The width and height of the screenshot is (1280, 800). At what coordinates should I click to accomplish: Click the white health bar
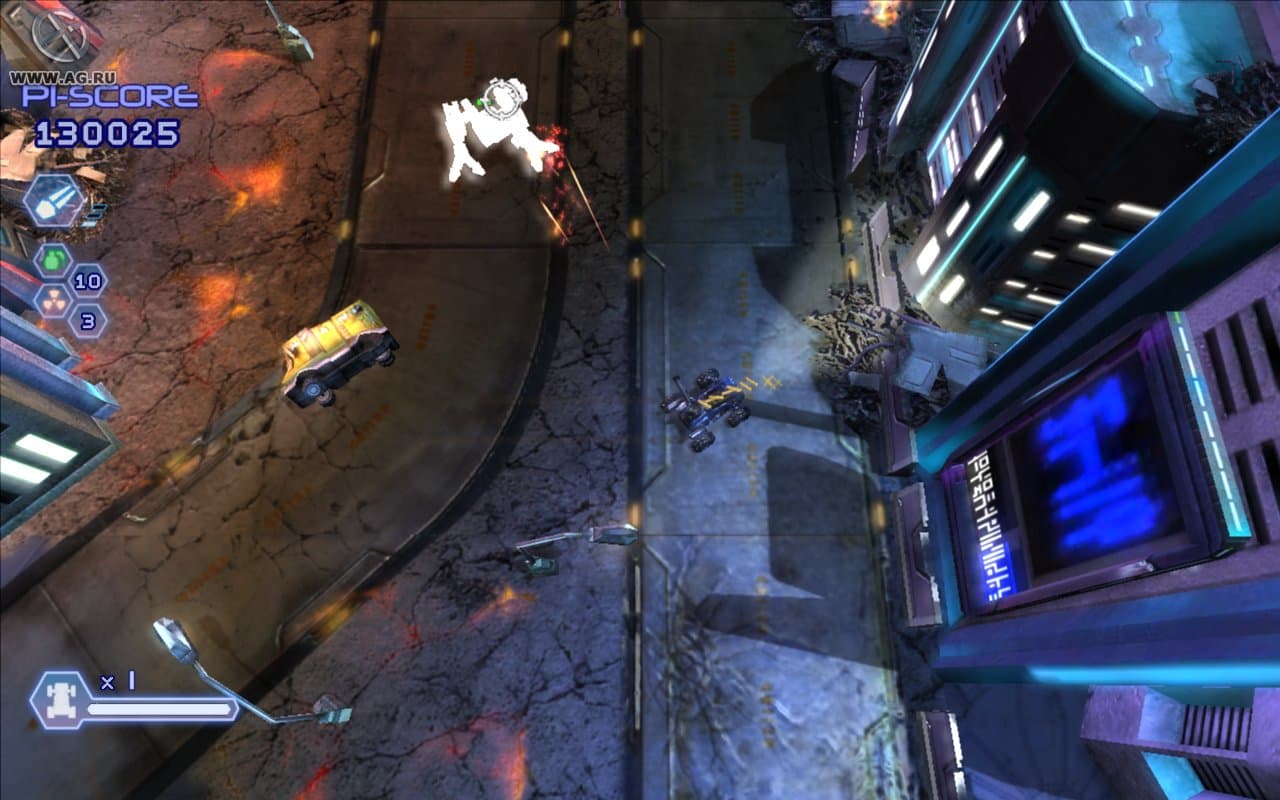coord(160,711)
